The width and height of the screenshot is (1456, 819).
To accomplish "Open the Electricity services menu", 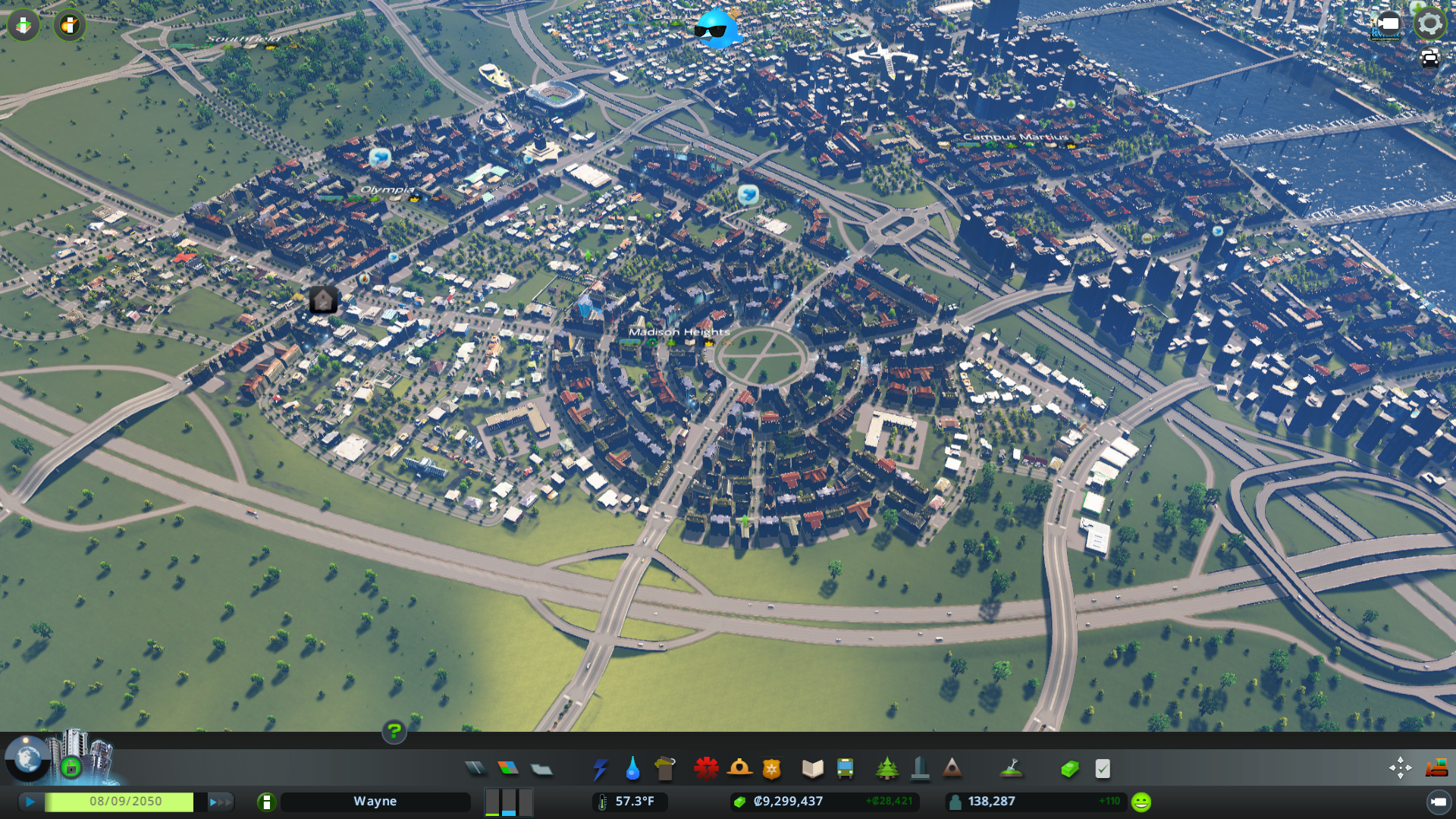I will [x=601, y=768].
